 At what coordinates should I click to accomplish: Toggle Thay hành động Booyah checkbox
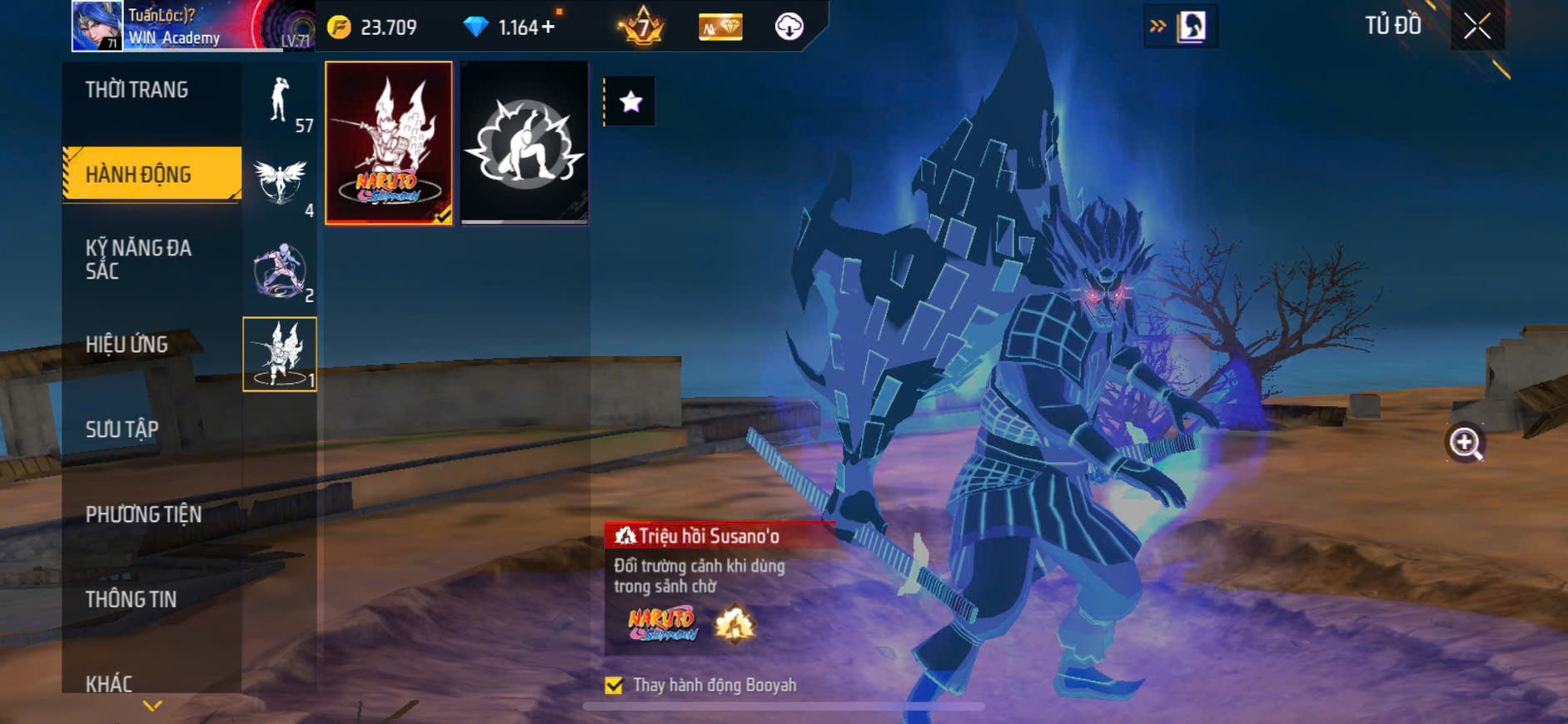(x=614, y=685)
